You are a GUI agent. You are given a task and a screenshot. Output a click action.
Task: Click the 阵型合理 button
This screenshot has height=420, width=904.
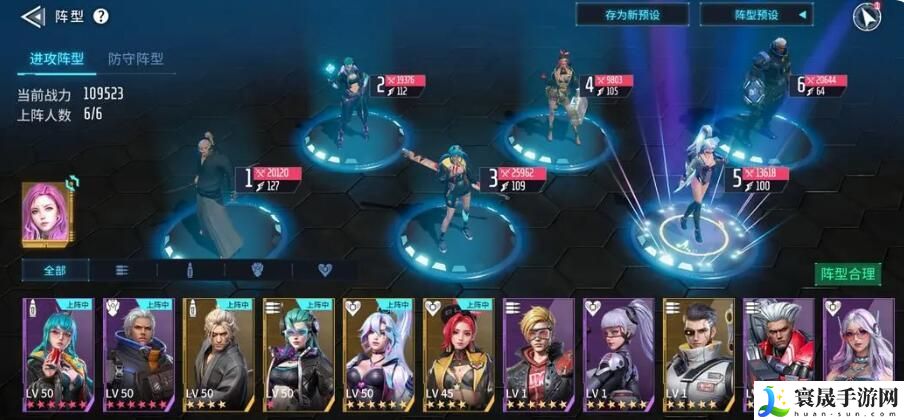(x=848, y=274)
